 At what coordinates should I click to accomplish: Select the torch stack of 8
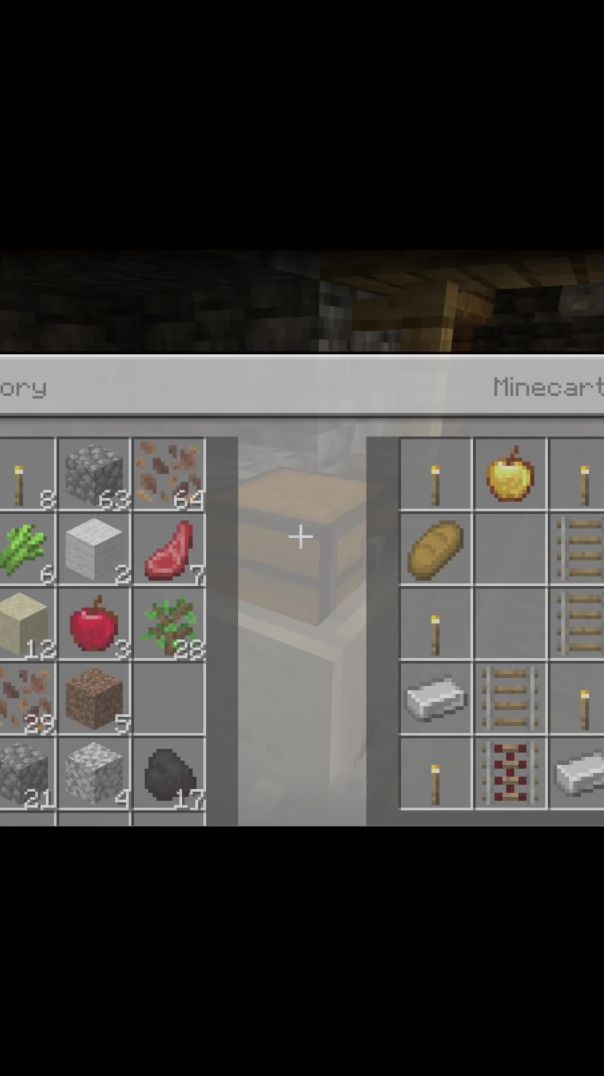[x=20, y=476]
